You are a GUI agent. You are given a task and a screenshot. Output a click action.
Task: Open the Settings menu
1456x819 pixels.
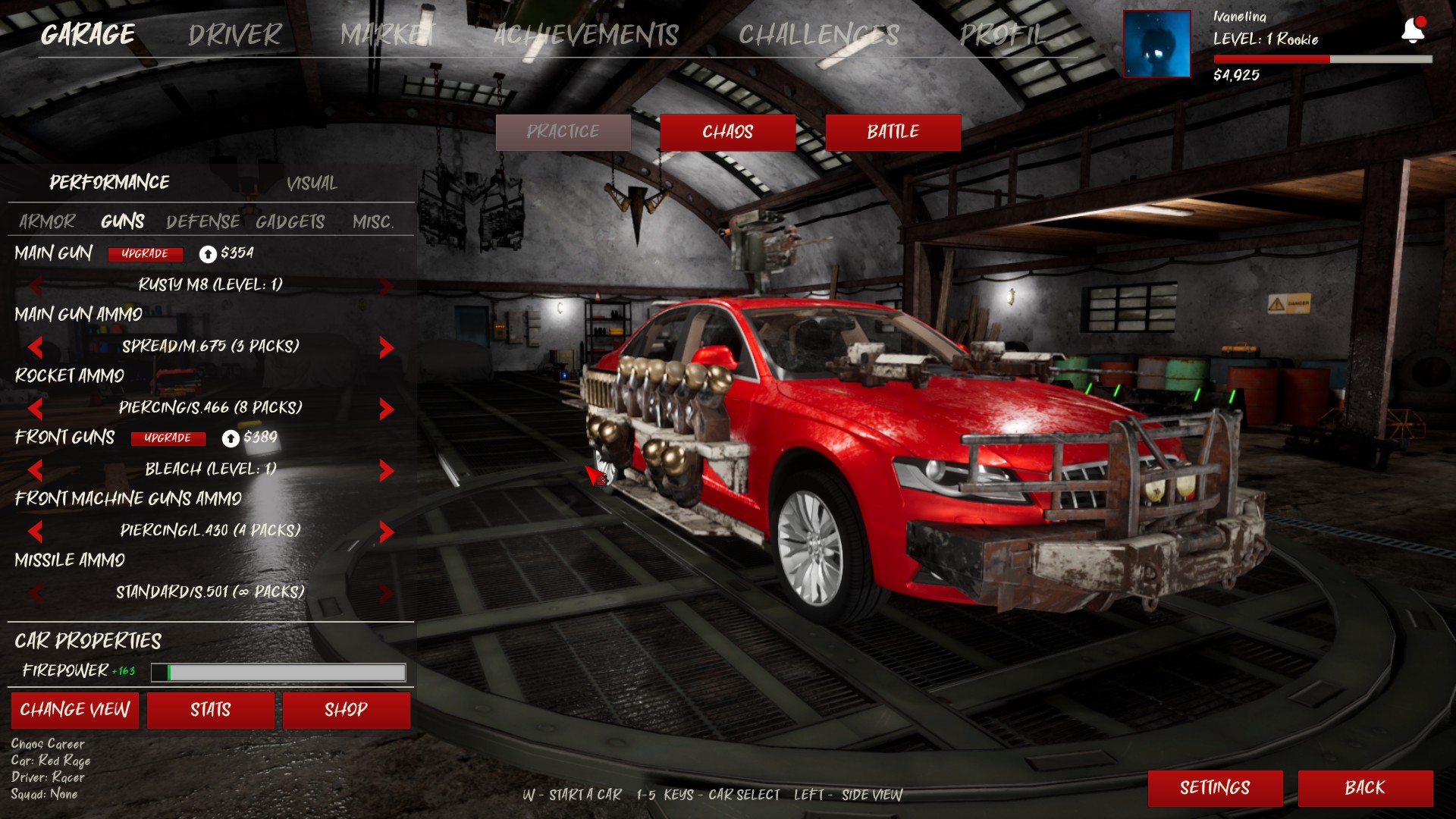click(1215, 788)
